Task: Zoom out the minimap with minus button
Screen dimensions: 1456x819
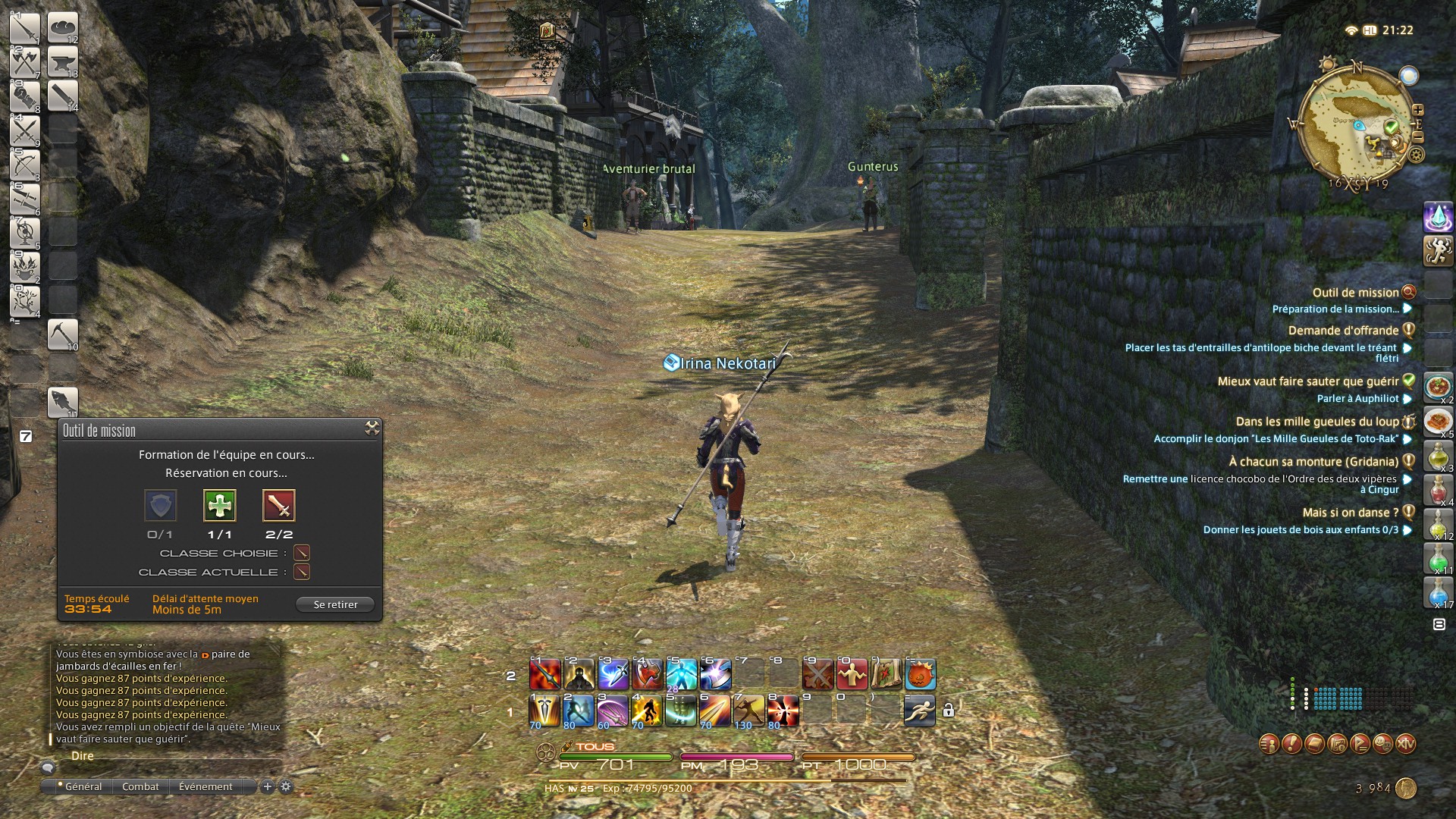Action: pyautogui.click(x=1417, y=137)
